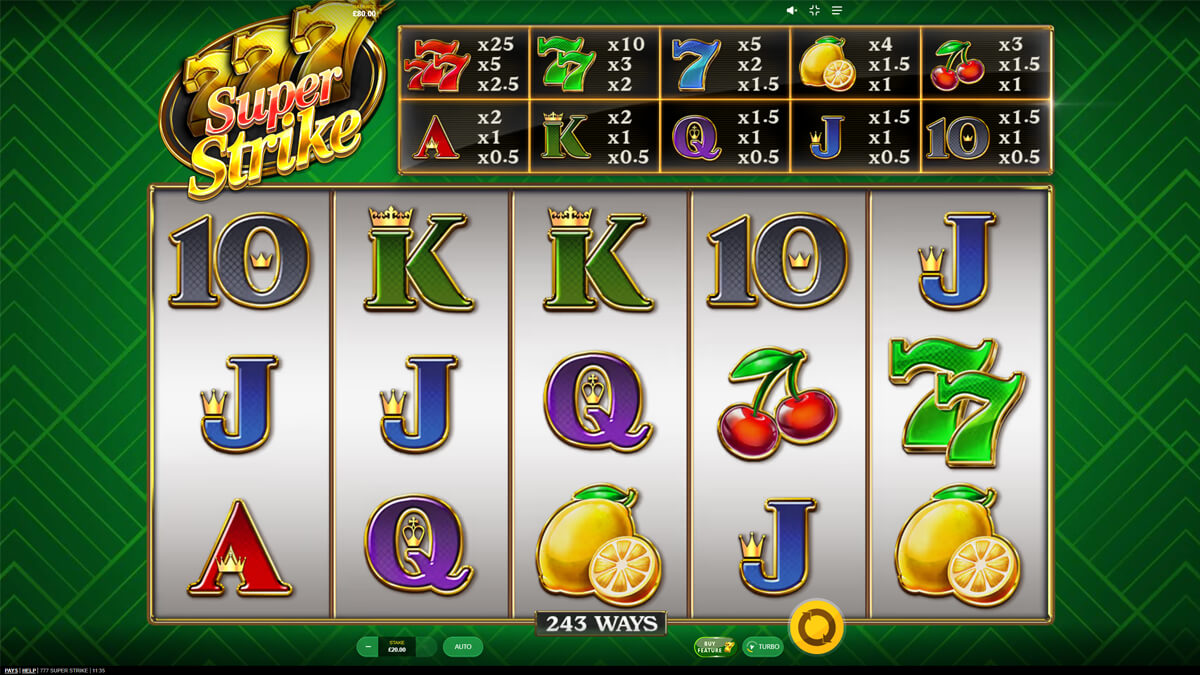
Task: Mute the game sound
Action: [791, 10]
